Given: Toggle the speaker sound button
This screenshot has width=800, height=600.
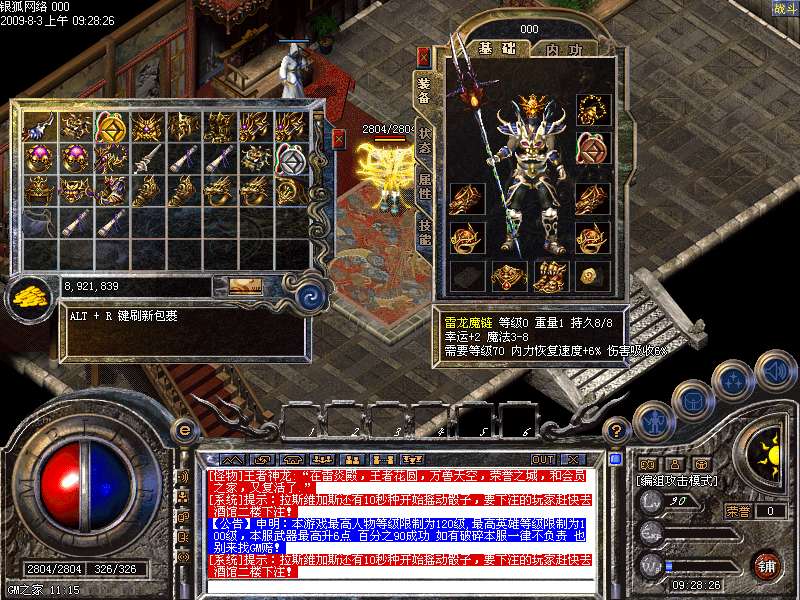Looking at the screenshot, I should pyautogui.click(x=776, y=372).
